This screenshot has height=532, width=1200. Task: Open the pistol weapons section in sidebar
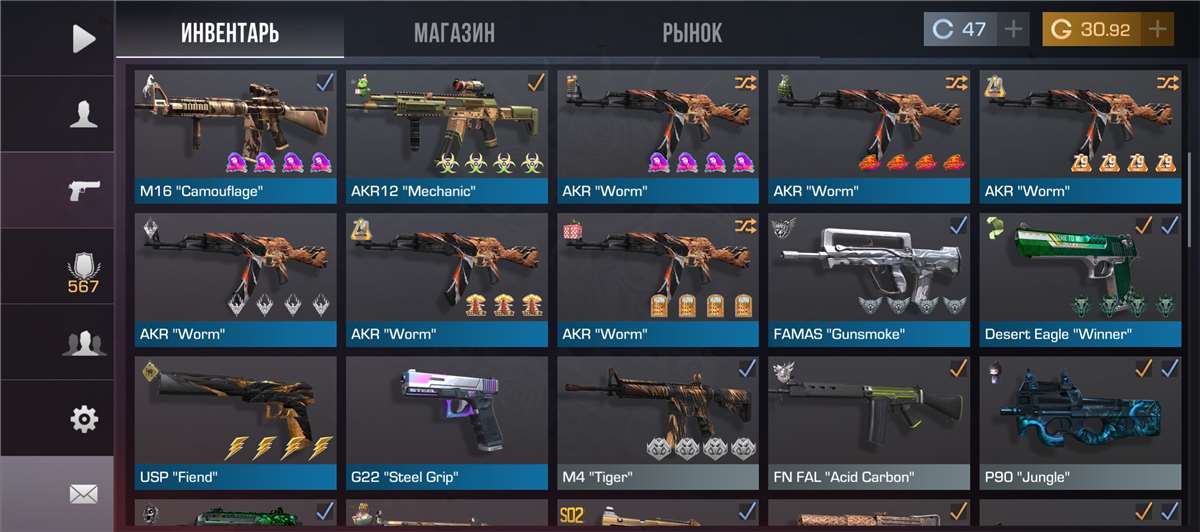tap(83, 190)
